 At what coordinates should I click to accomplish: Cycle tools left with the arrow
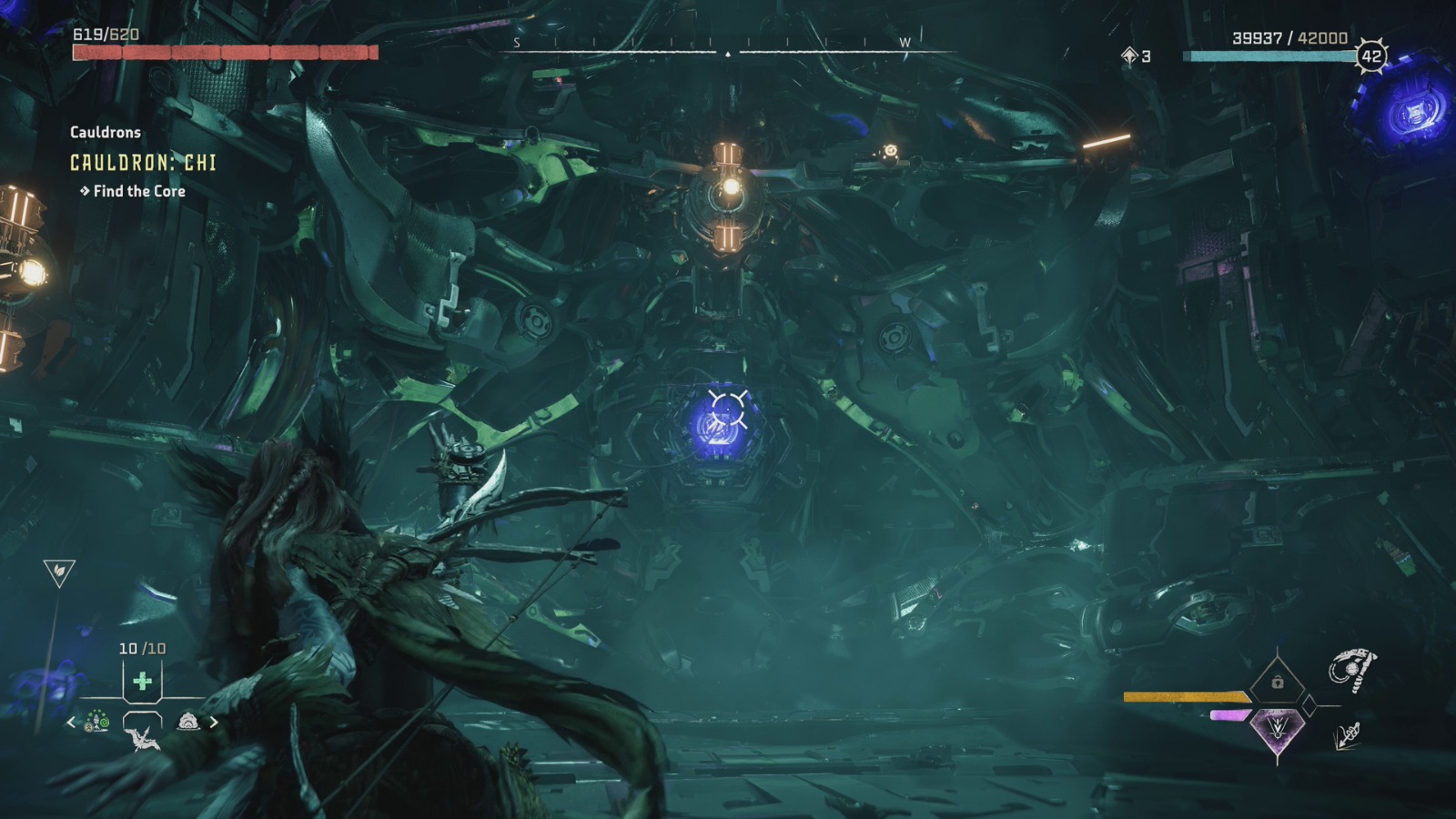tap(72, 723)
